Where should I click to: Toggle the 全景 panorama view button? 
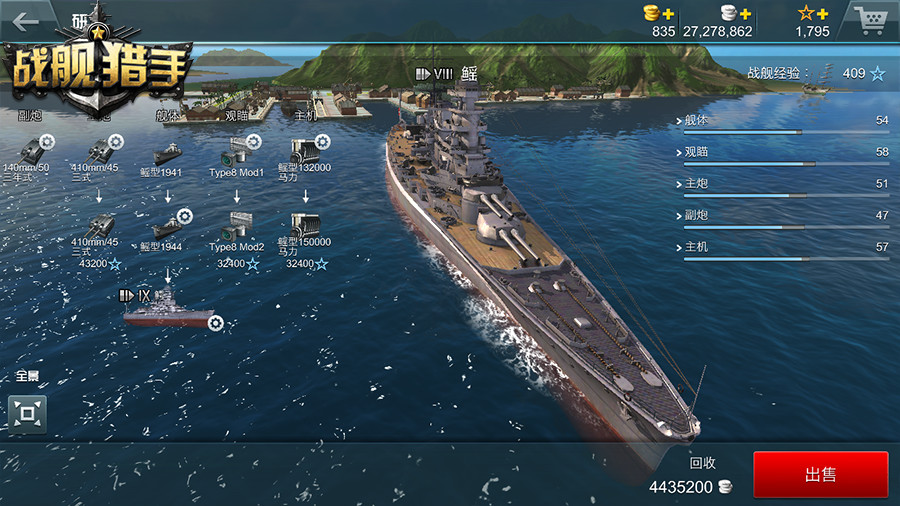pyautogui.click(x=27, y=413)
